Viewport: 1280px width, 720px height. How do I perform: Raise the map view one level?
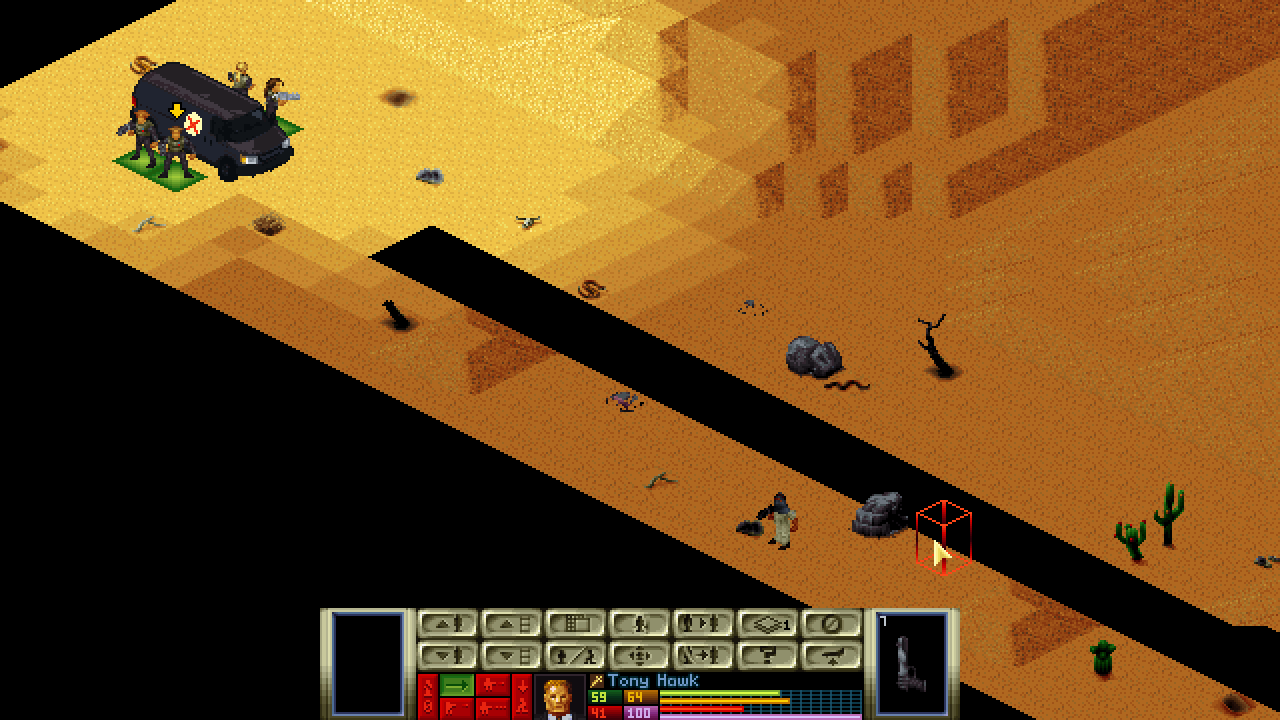click(x=511, y=624)
